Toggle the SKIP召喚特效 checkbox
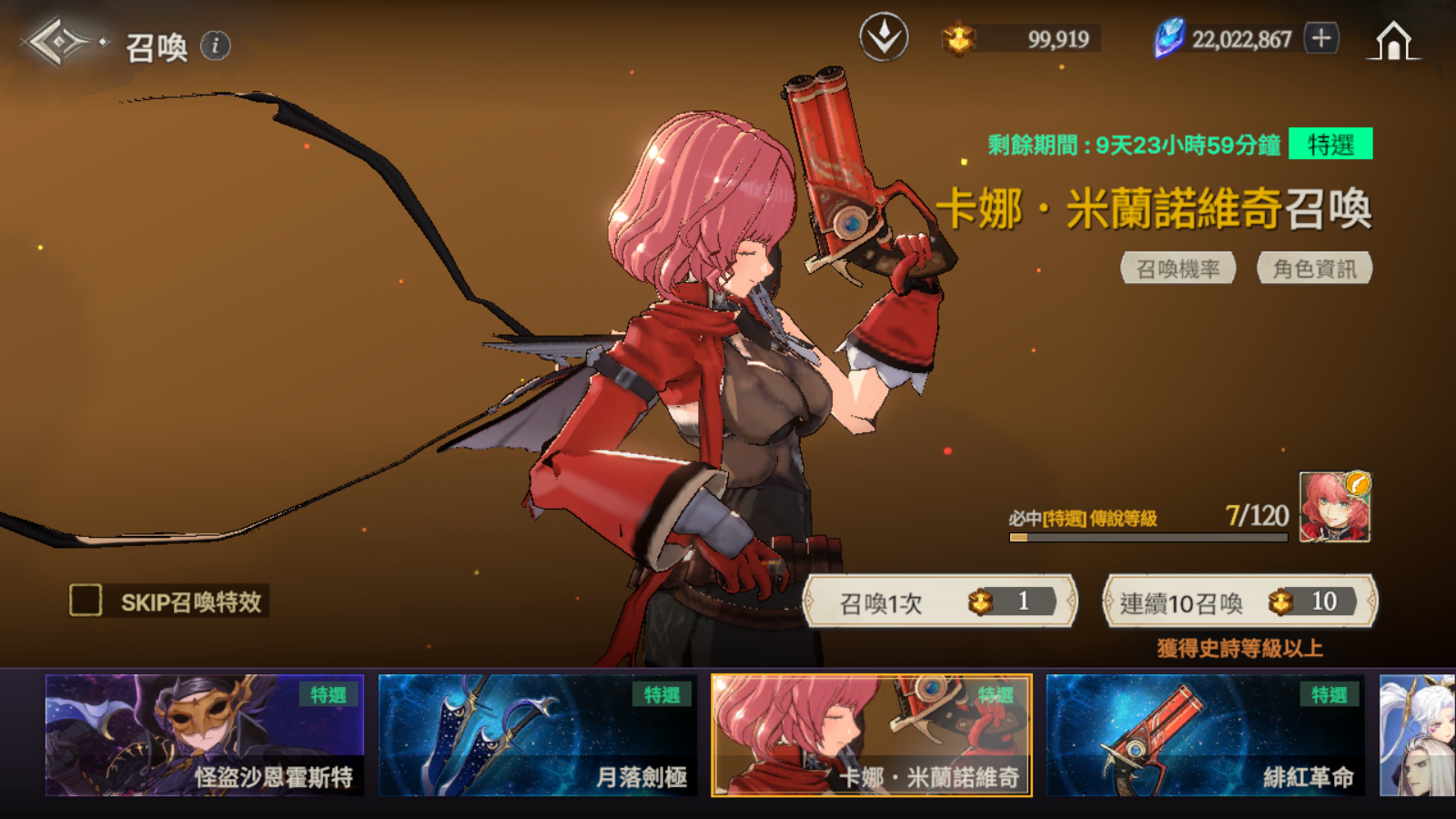 point(86,601)
